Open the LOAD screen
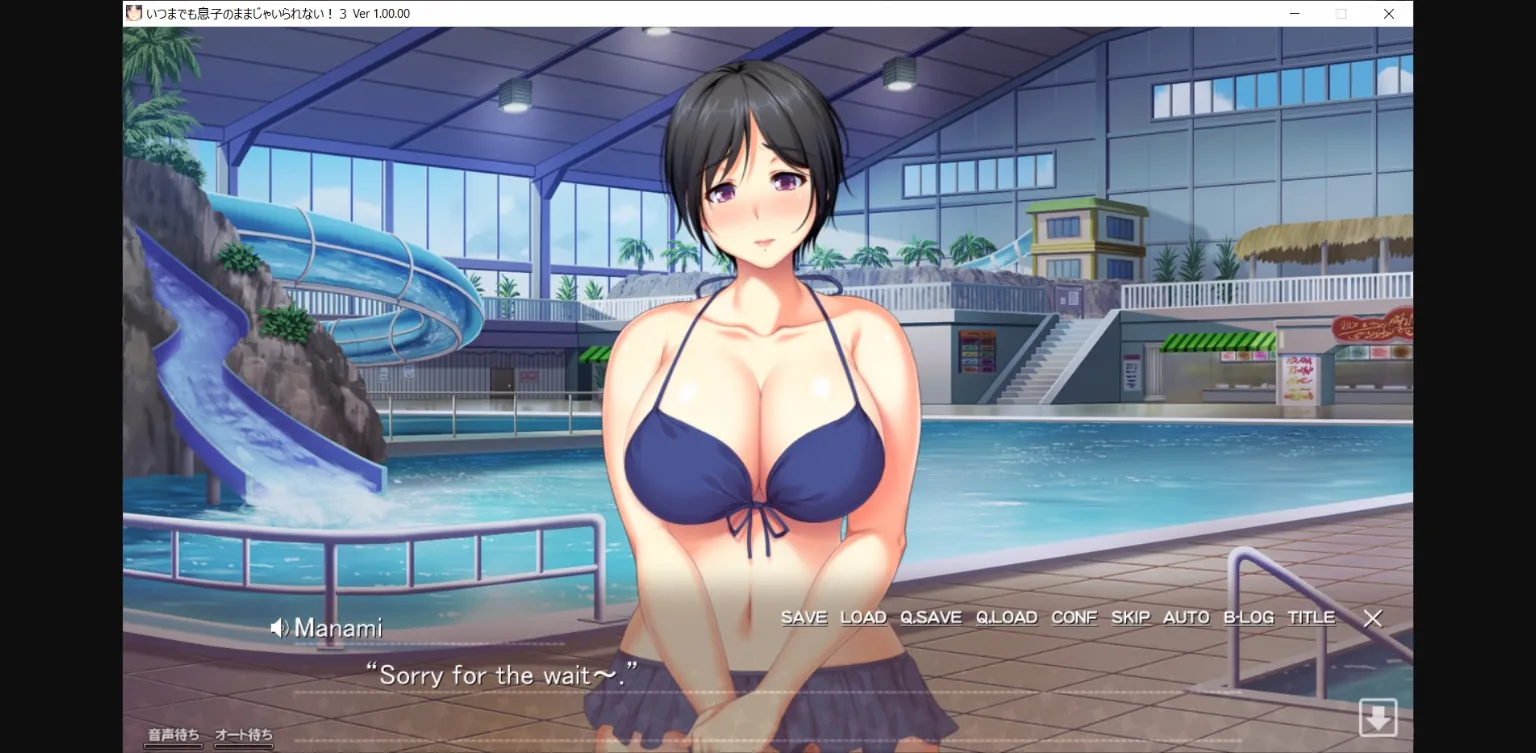The height and width of the screenshot is (753, 1536). 863,617
